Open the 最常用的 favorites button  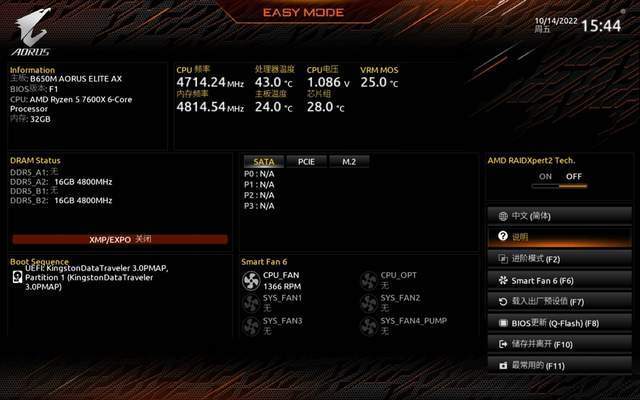point(559,366)
